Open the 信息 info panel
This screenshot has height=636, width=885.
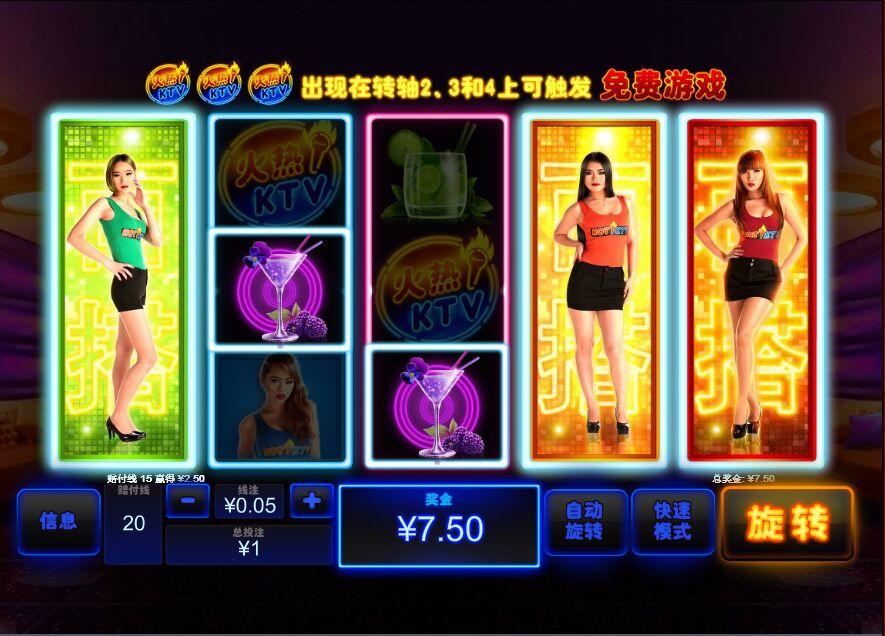[58, 521]
